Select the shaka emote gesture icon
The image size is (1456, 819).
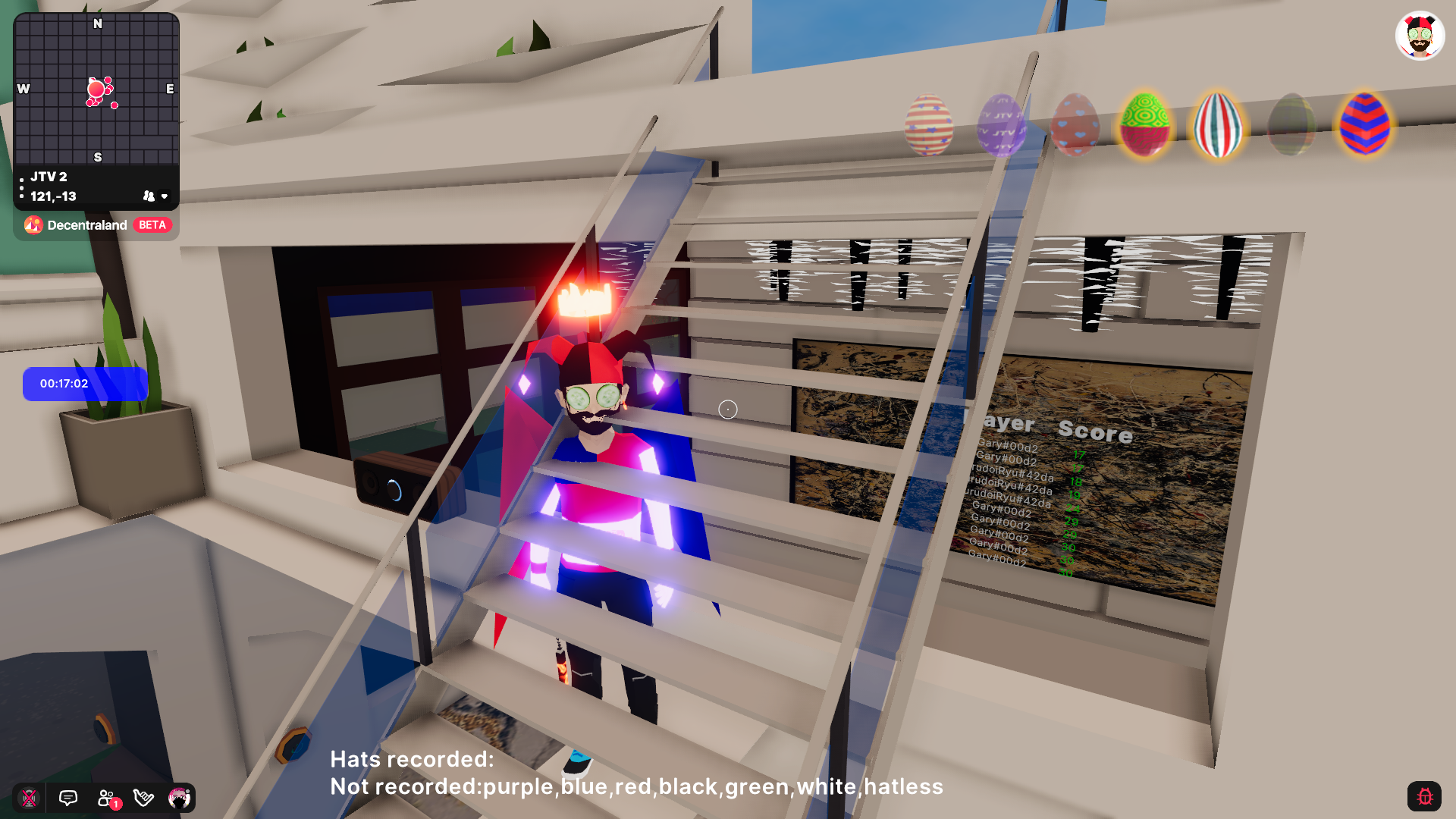point(143,797)
